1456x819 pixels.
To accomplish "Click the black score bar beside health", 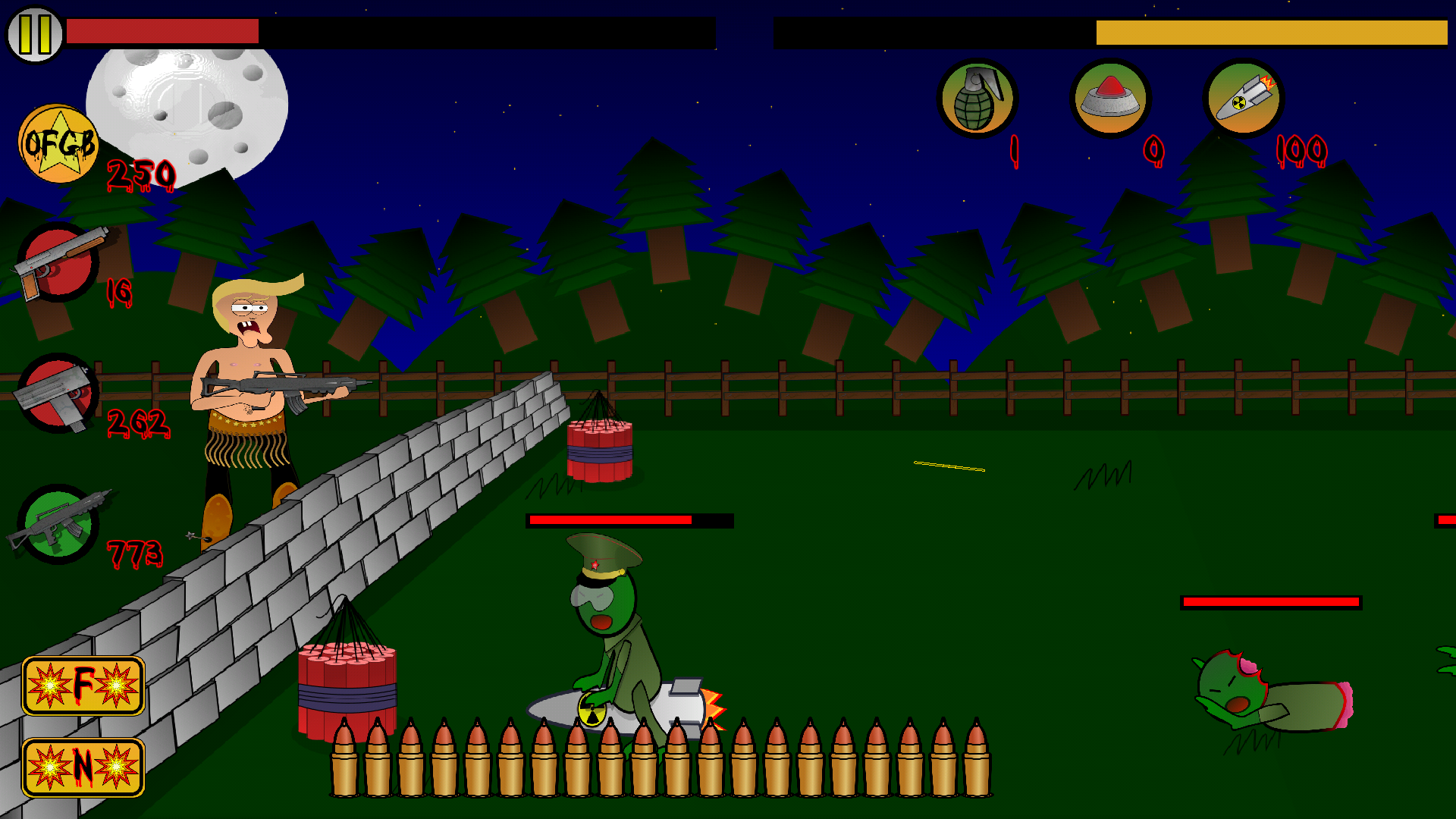I will 485,30.
